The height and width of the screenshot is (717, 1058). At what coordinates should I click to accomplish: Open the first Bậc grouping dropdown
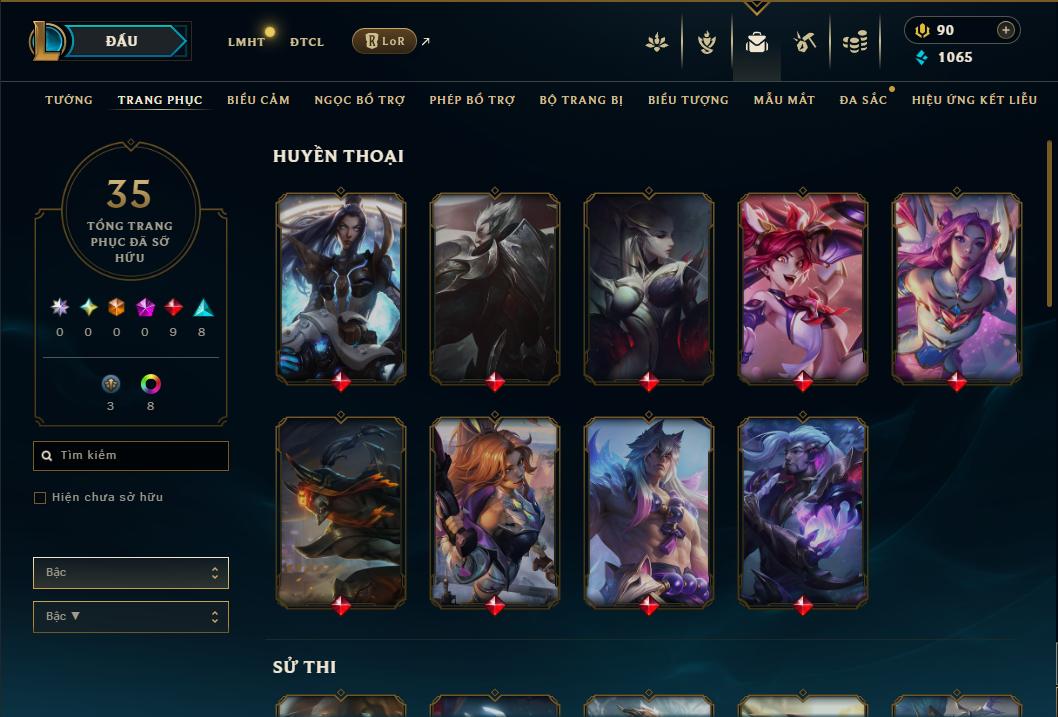pyautogui.click(x=131, y=573)
